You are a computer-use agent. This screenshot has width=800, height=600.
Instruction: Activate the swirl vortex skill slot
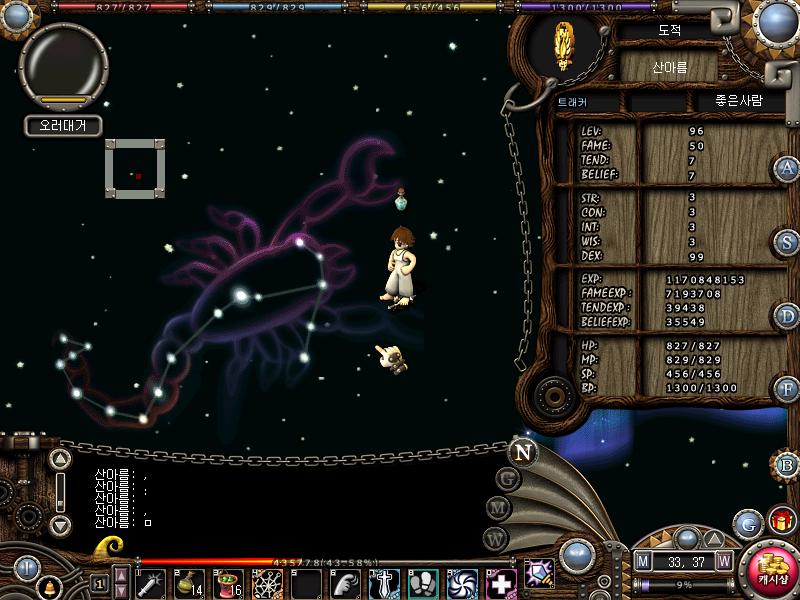(462, 583)
